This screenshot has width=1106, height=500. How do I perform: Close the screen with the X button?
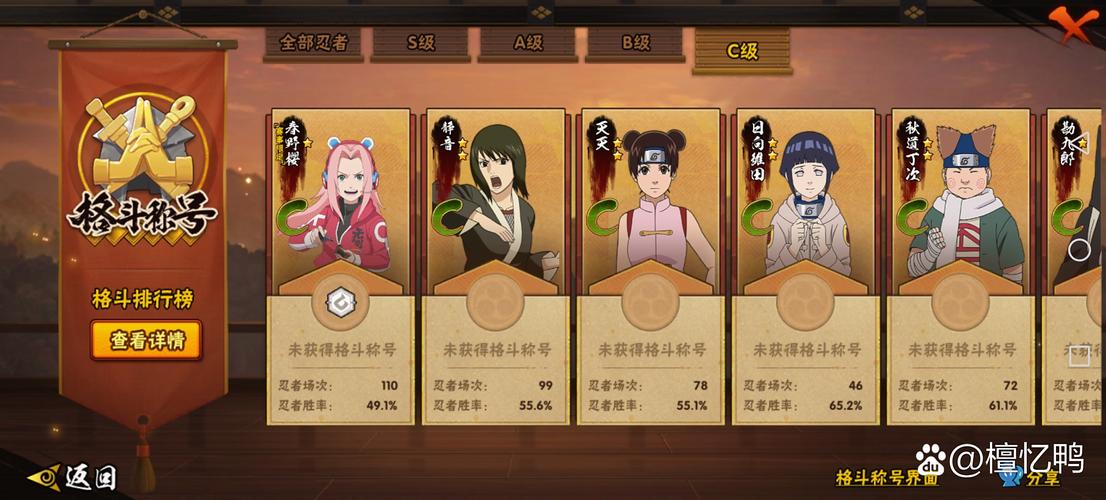[1076, 24]
